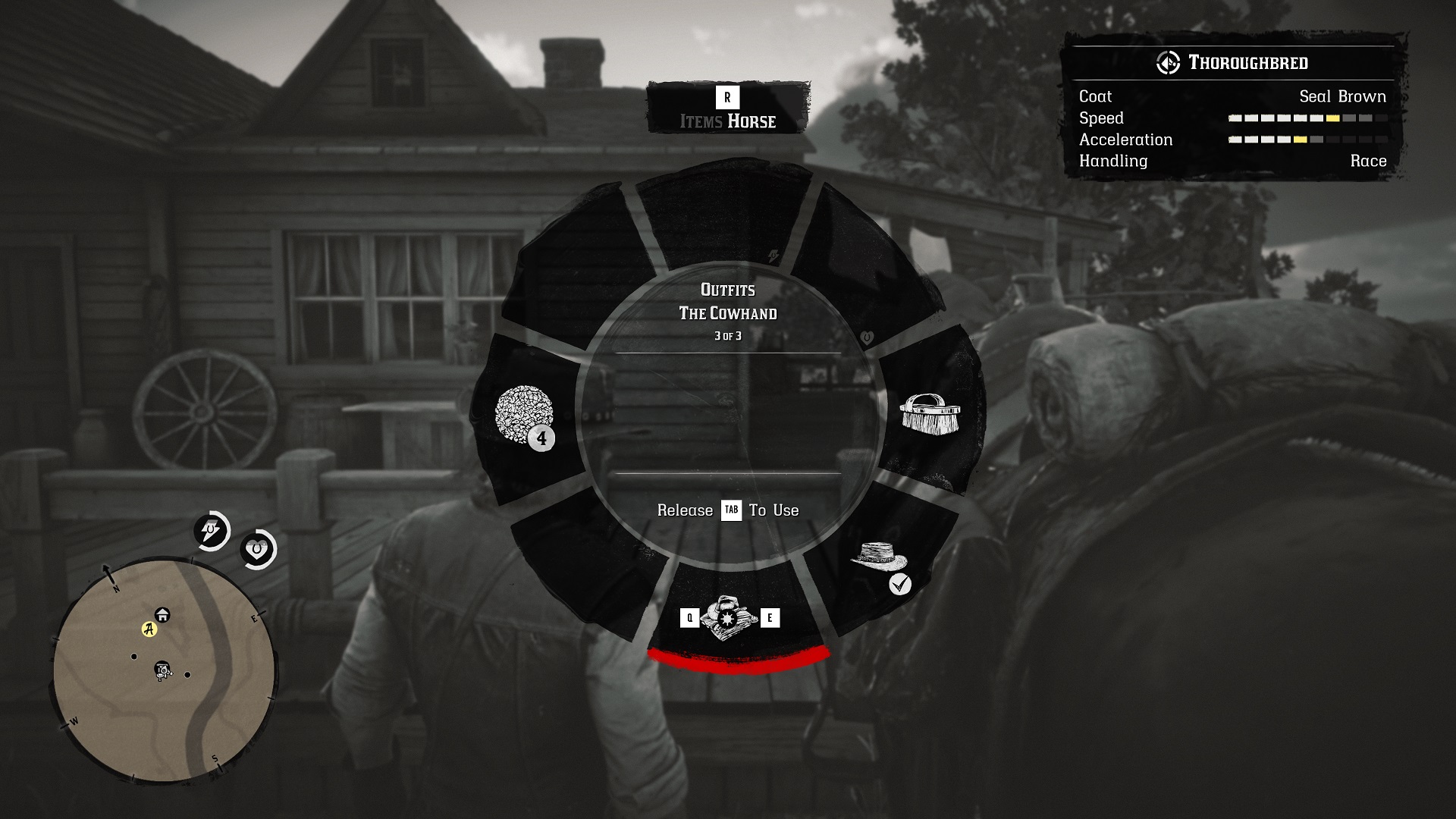
Task: Switch to the Horse wheel tab
Action: pos(752,121)
